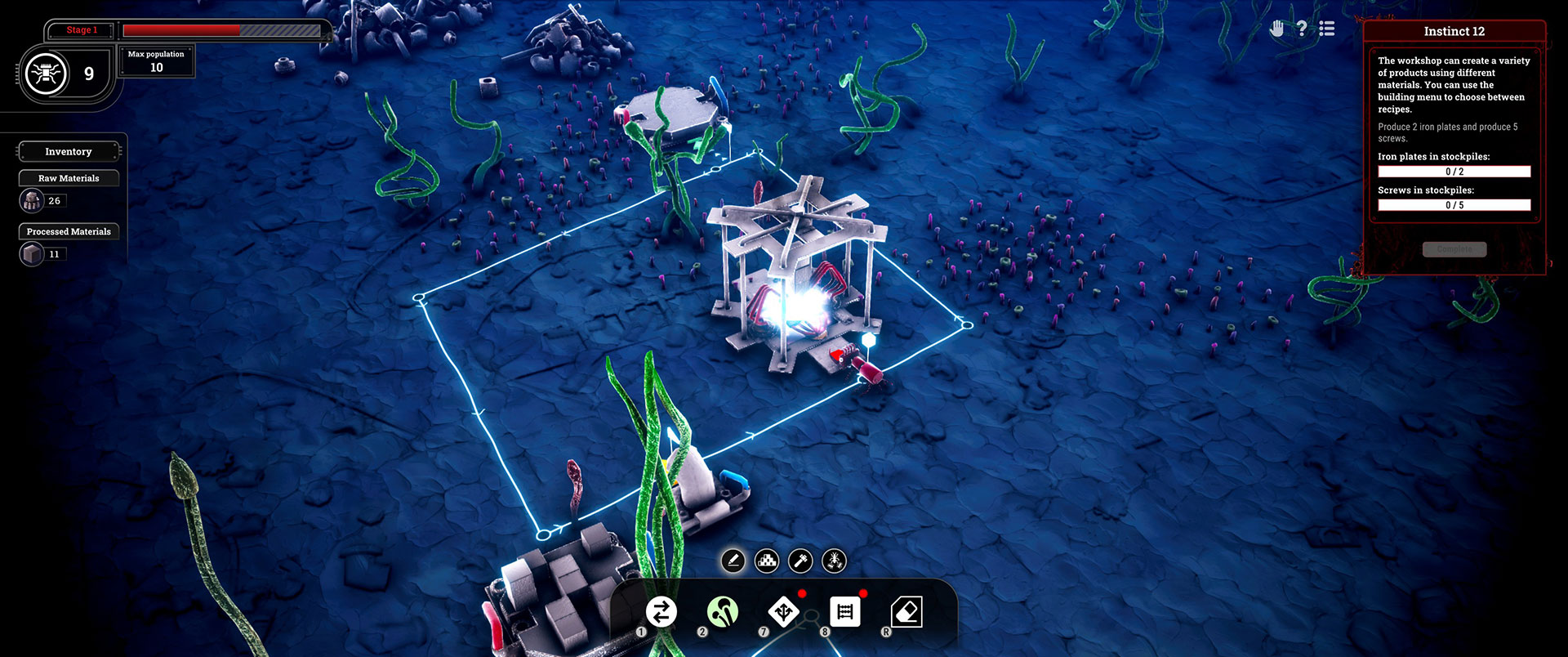Select the raw material ore icon
Image resolution: width=1568 pixels, height=657 pixels.
[32, 201]
